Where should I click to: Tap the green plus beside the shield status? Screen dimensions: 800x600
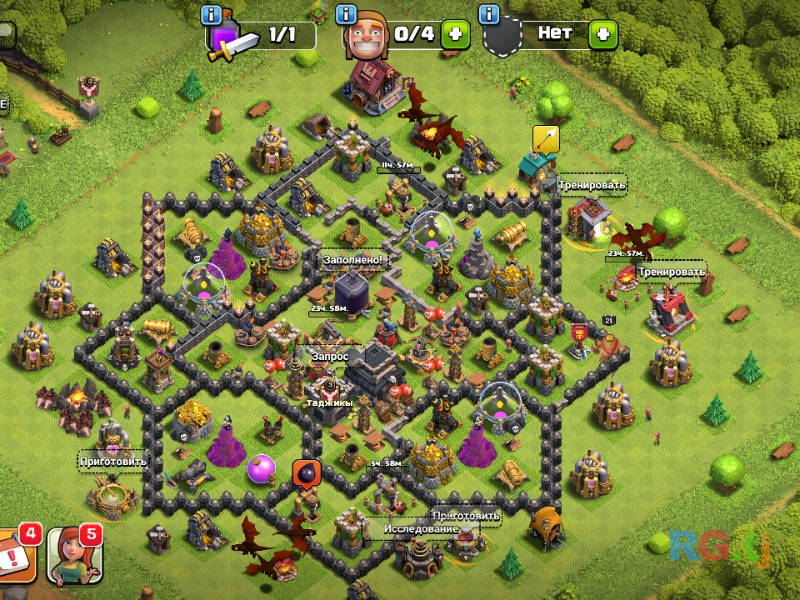coord(602,33)
